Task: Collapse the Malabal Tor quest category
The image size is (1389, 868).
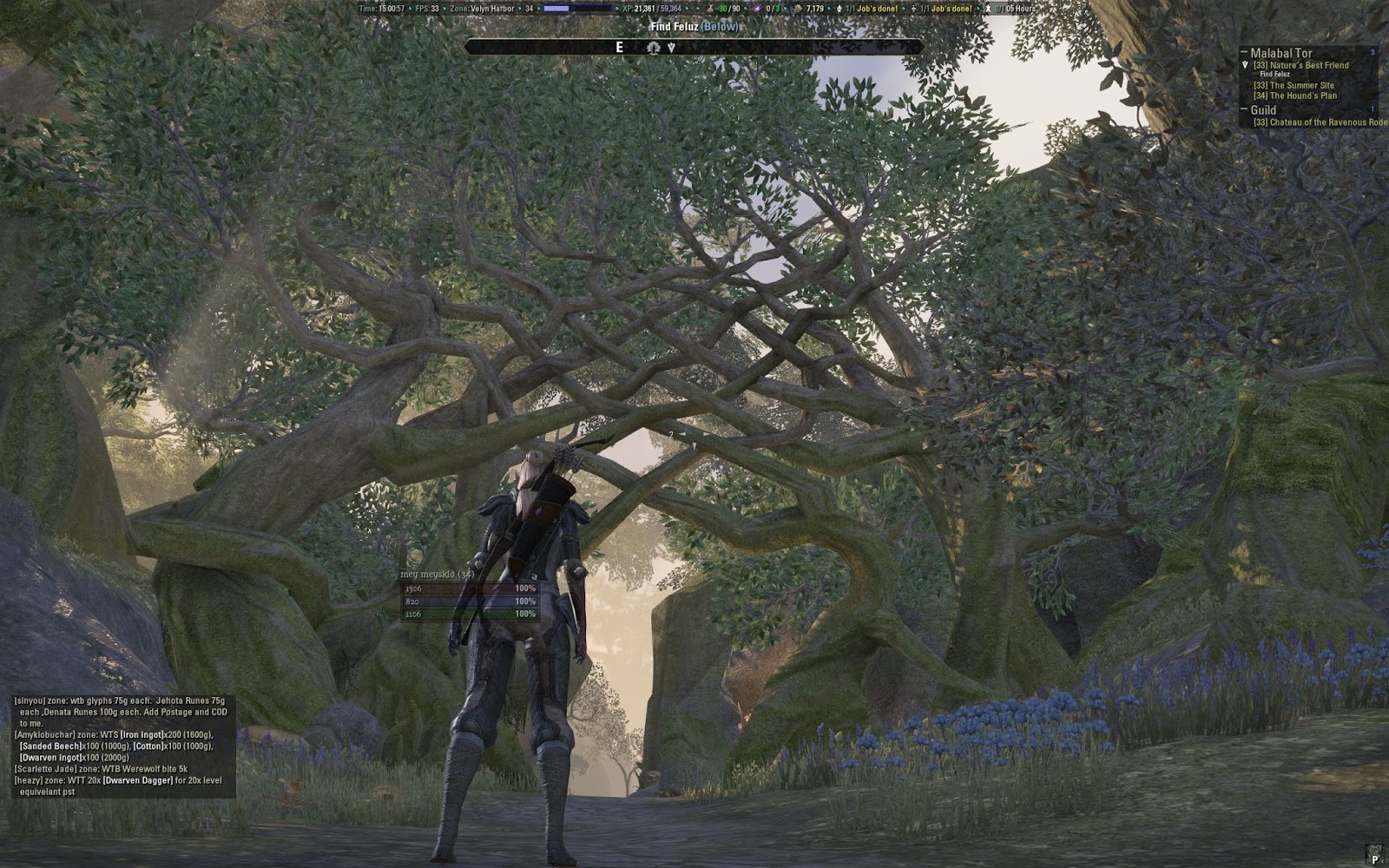Action: [1244, 51]
